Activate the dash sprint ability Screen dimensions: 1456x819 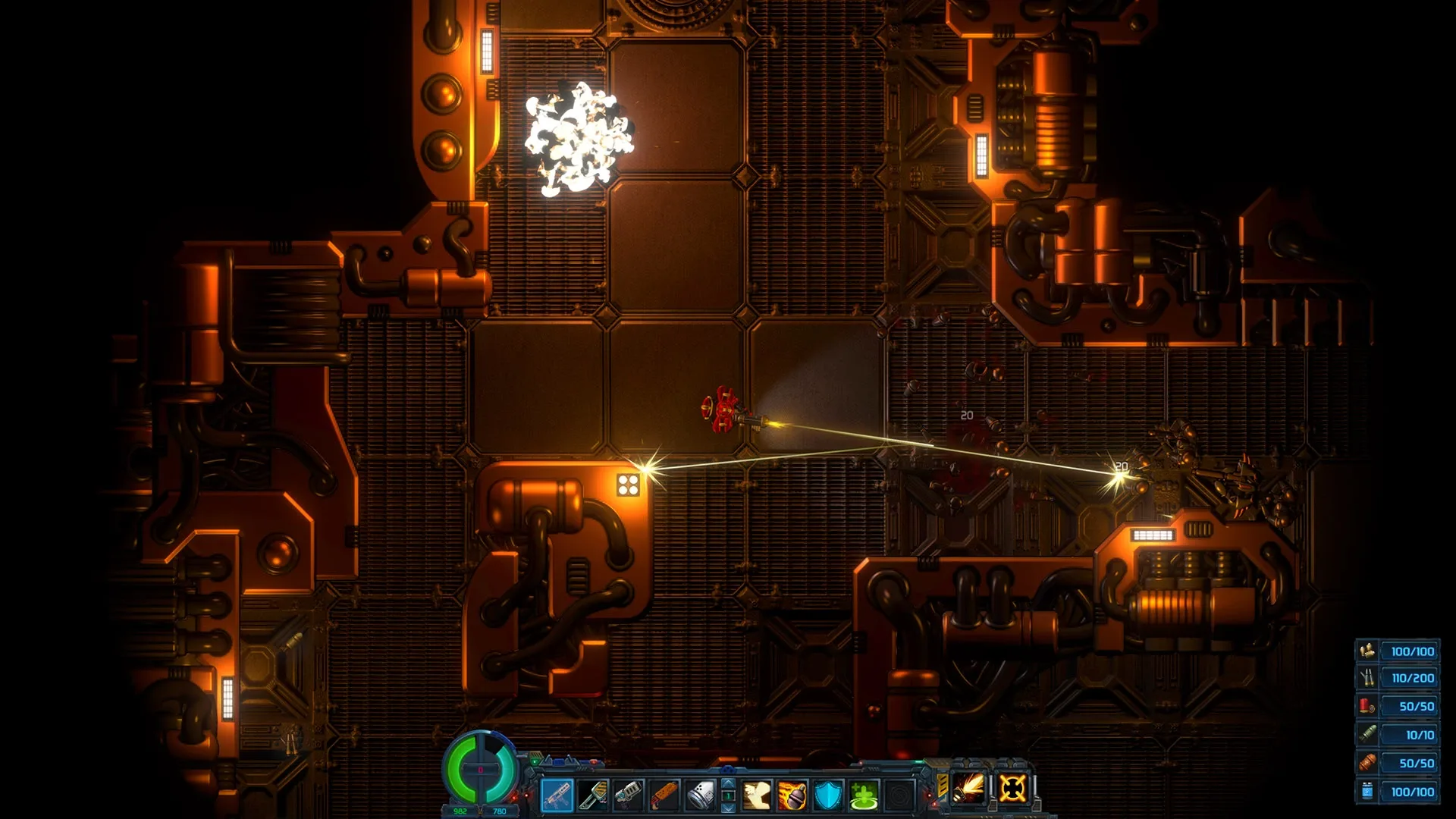click(x=757, y=795)
